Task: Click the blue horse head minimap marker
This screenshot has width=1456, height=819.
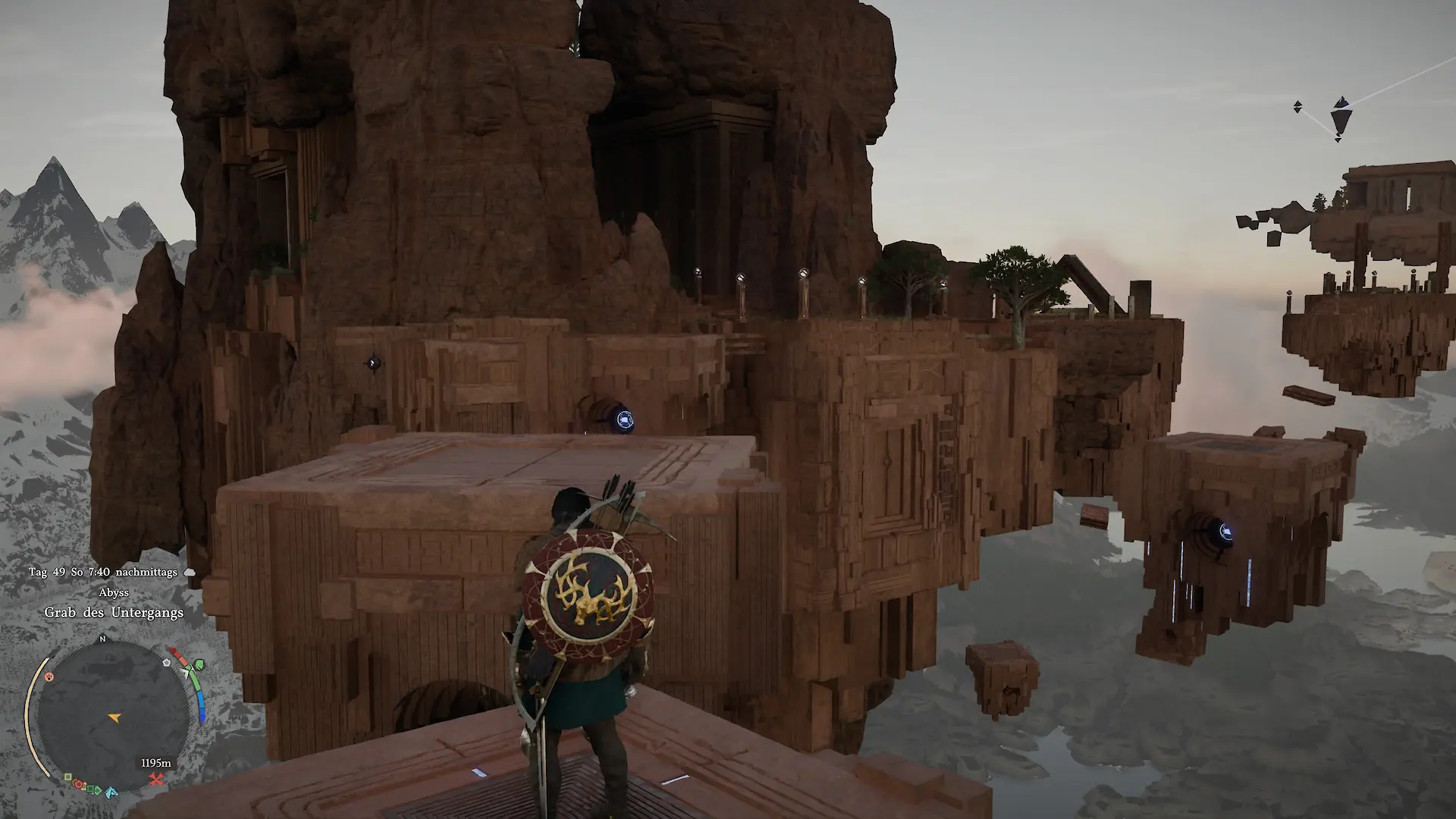Action: [112, 792]
